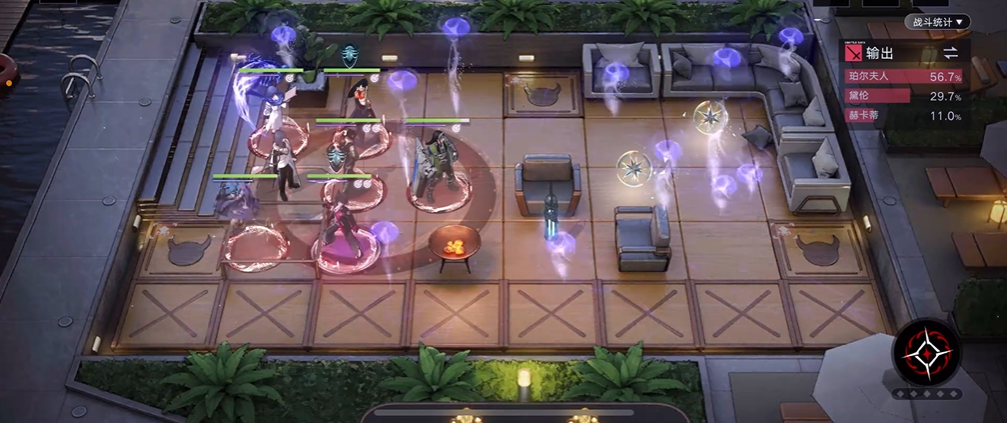1007x423 pixels.
Task: Toggle the 输出 stat type swap arrows
Action: [x=950, y=53]
